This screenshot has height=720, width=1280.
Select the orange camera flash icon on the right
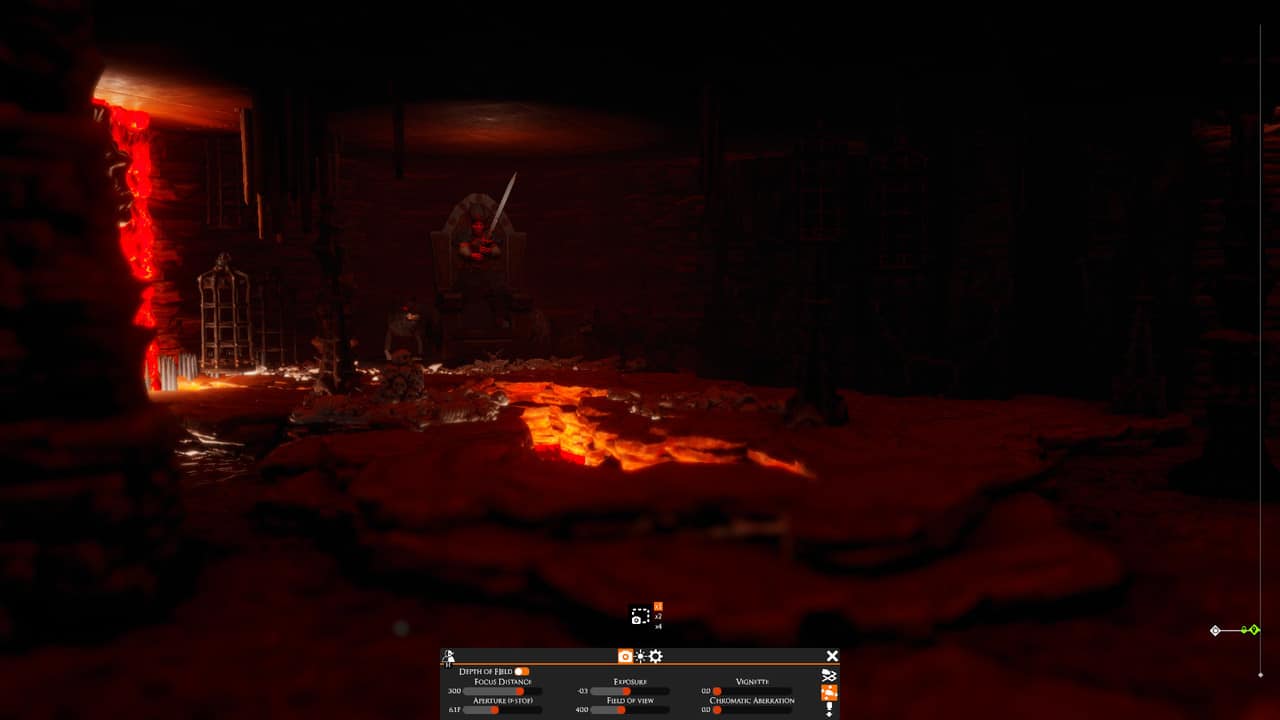830,694
